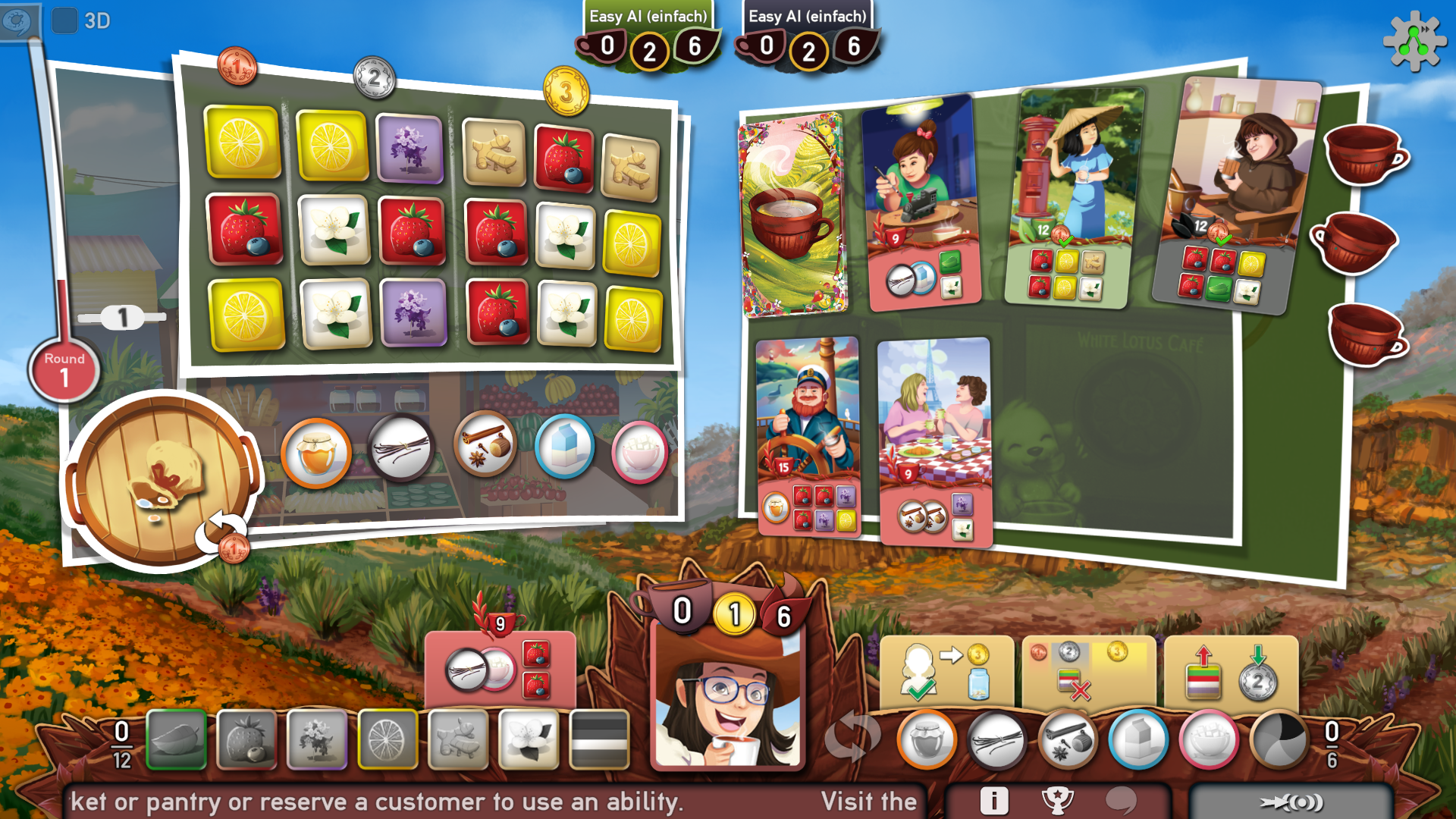Viewport: 1456px width, 819px height.
Task: Expand the right Easy AI opponent panel
Action: point(808,30)
